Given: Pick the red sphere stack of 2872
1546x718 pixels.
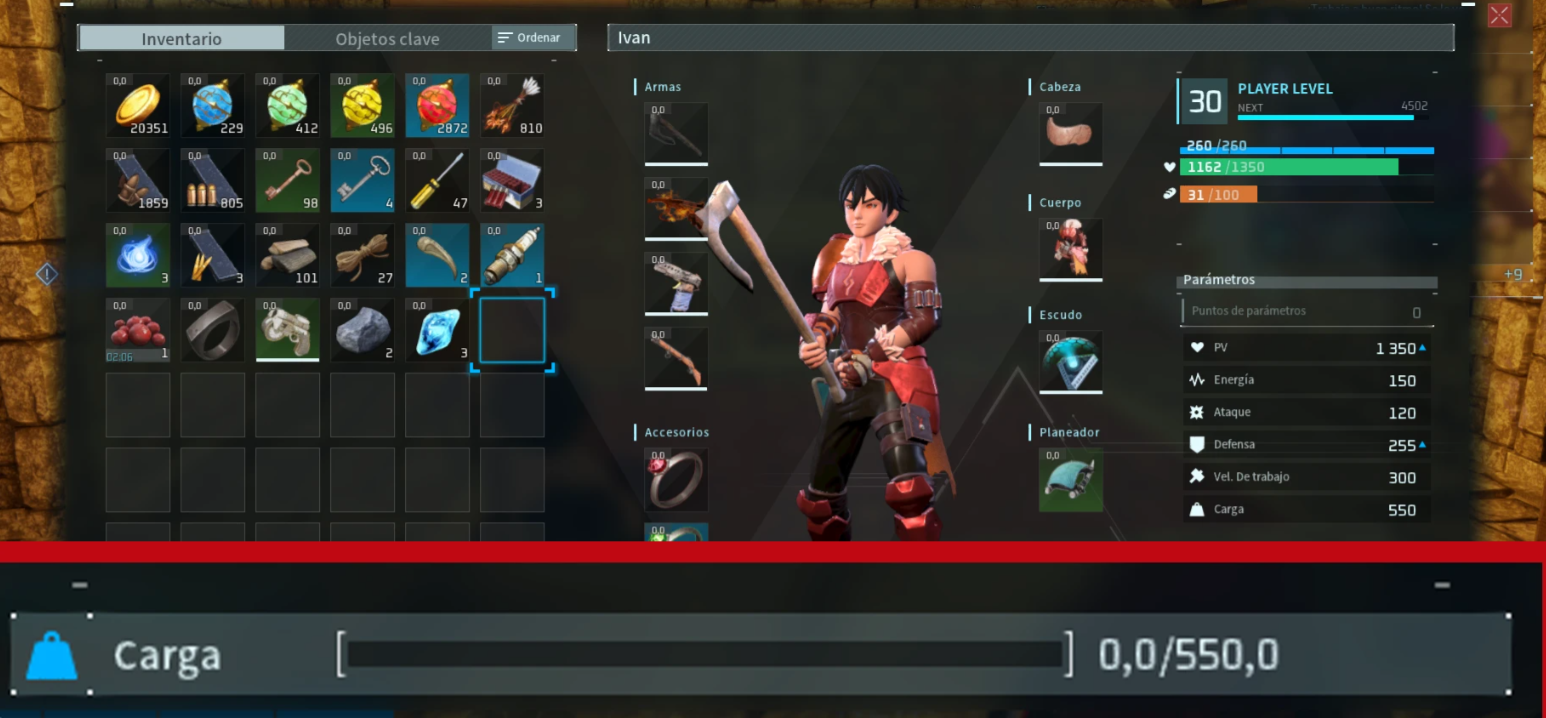Looking at the screenshot, I should click(x=437, y=105).
